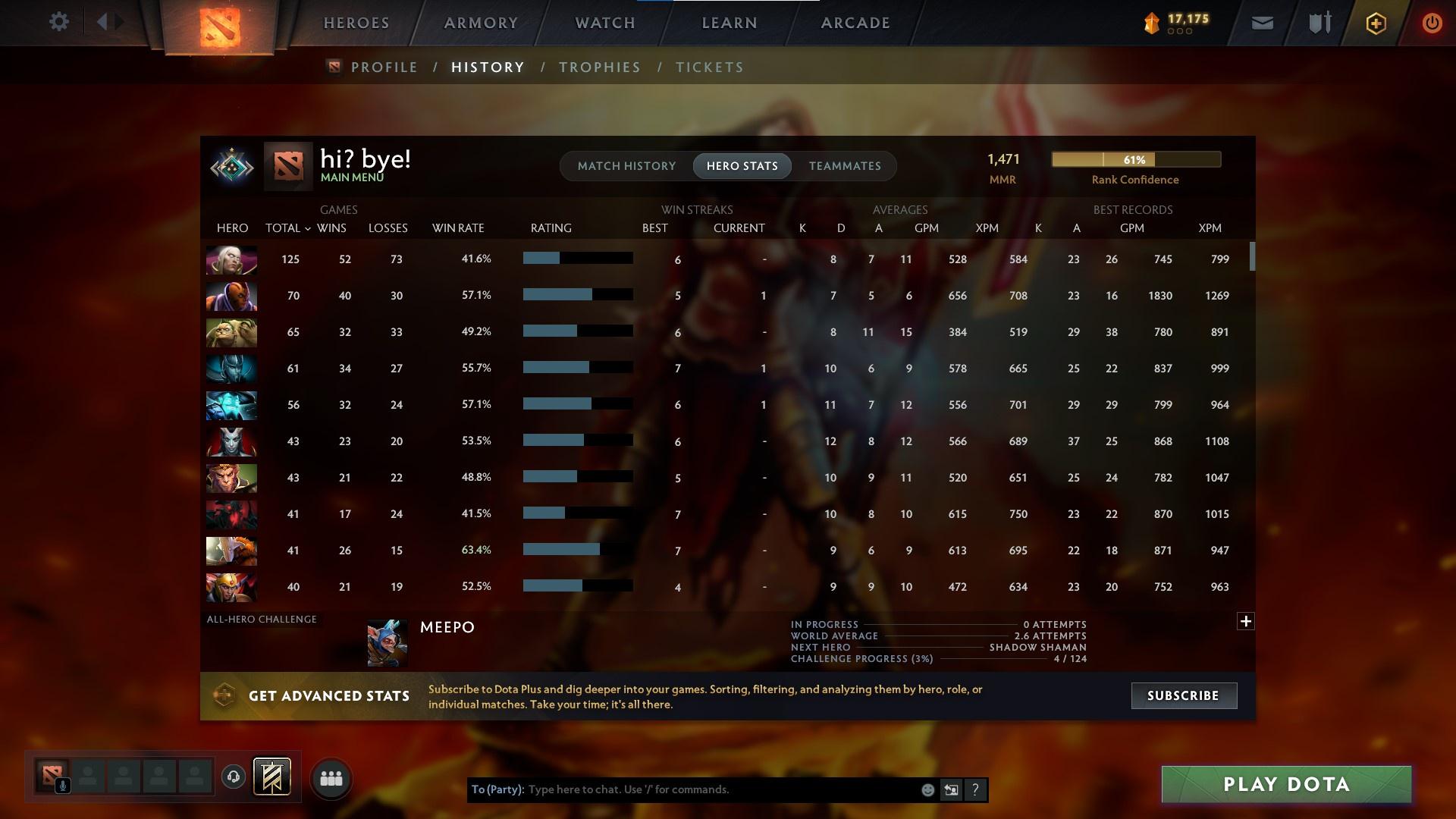This screenshot has width=1456, height=819.
Task: Open the settings gear
Action: click(59, 21)
